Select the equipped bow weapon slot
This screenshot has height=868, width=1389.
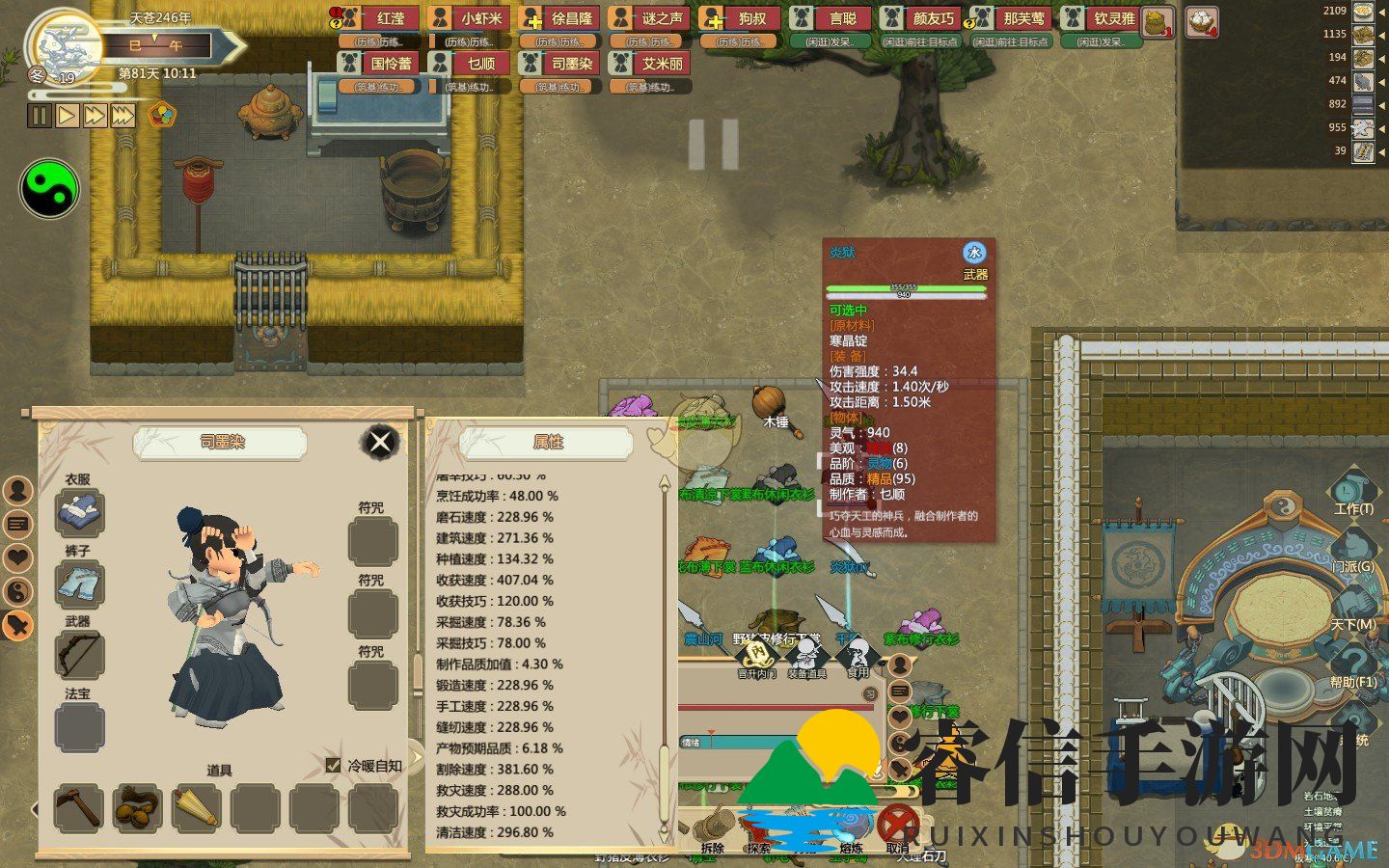coord(79,656)
